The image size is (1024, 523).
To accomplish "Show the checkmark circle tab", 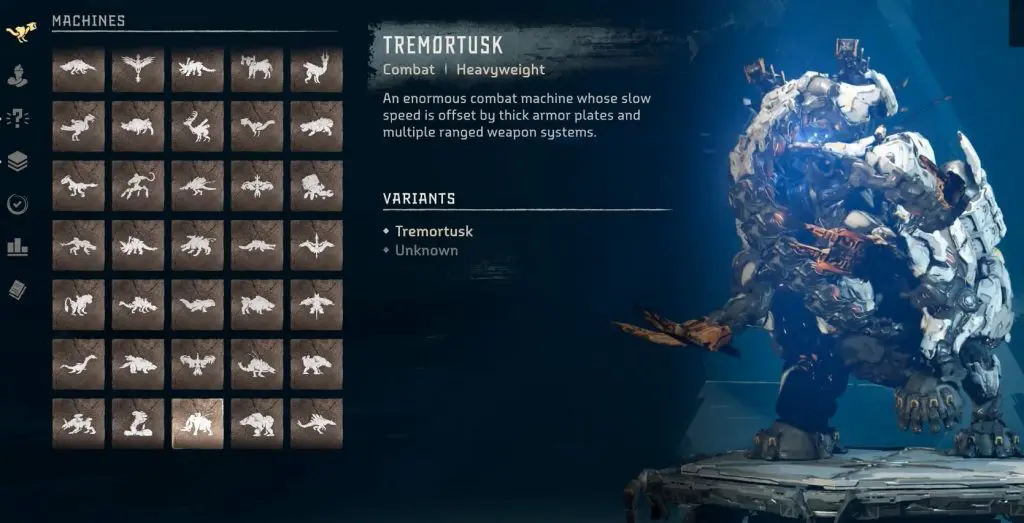I will click(x=17, y=204).
